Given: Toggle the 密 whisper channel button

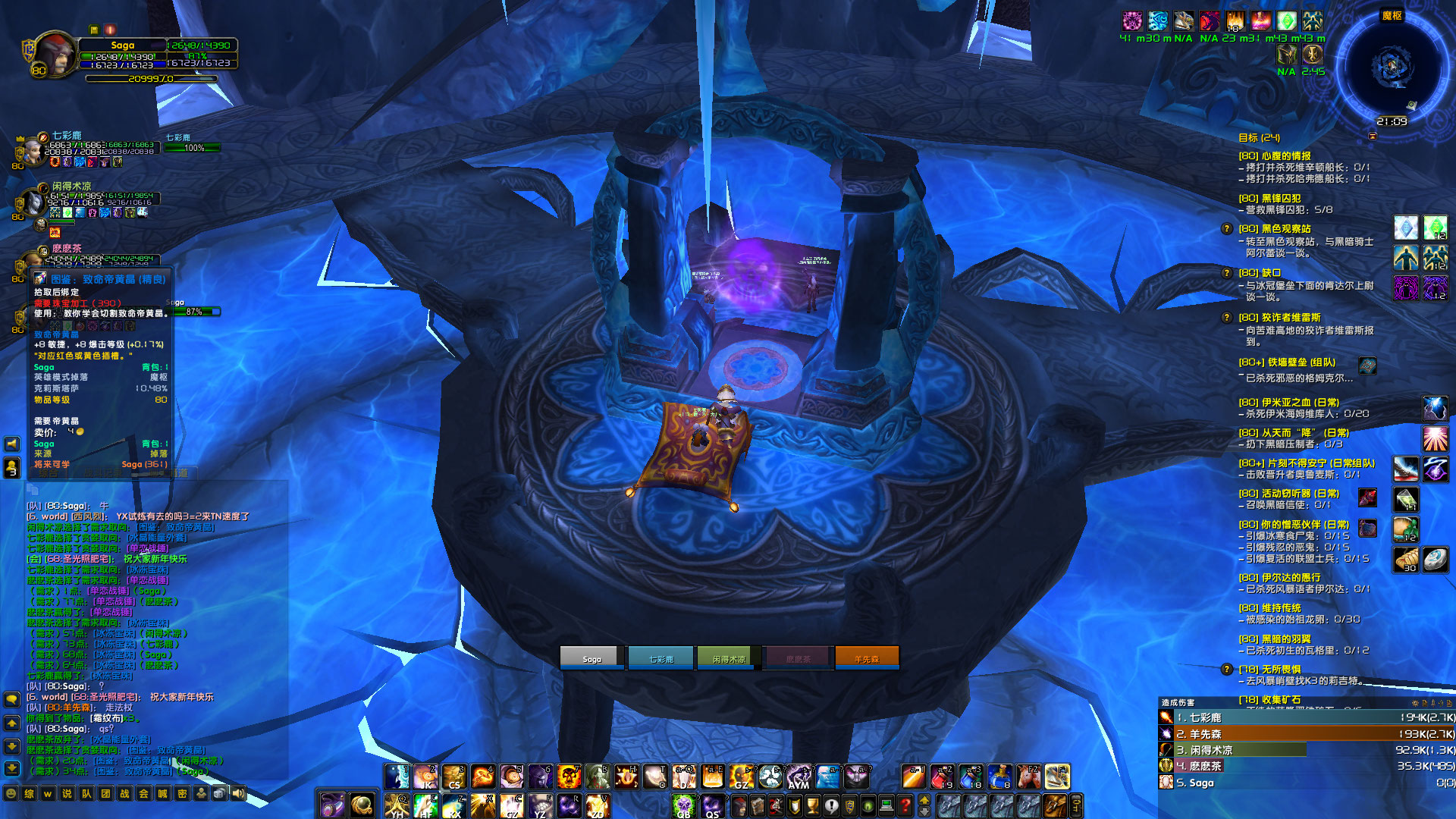Looking at the screenshot, I should [x=183, y=792].
